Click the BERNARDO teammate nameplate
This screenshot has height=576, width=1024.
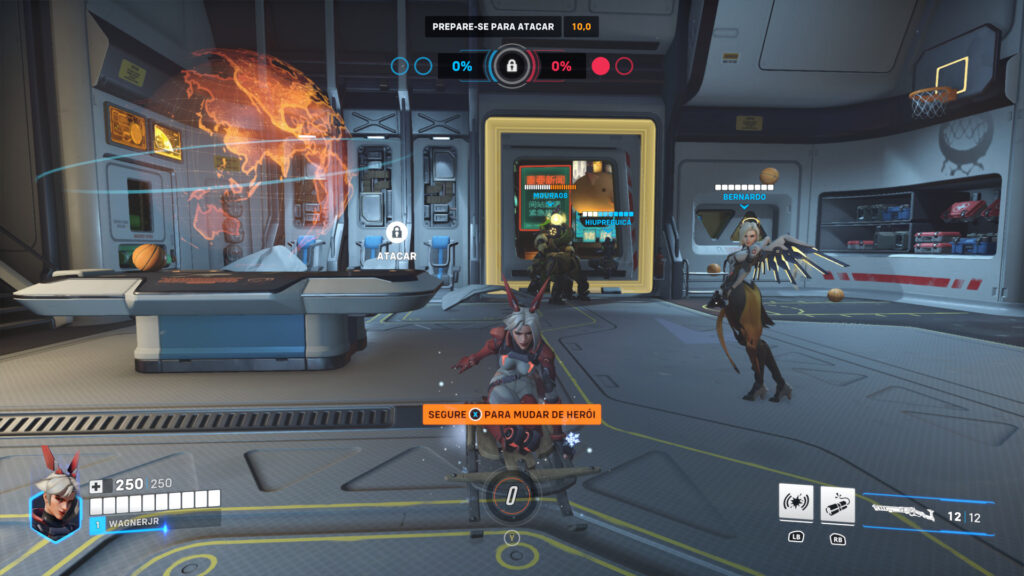(744, 197)
